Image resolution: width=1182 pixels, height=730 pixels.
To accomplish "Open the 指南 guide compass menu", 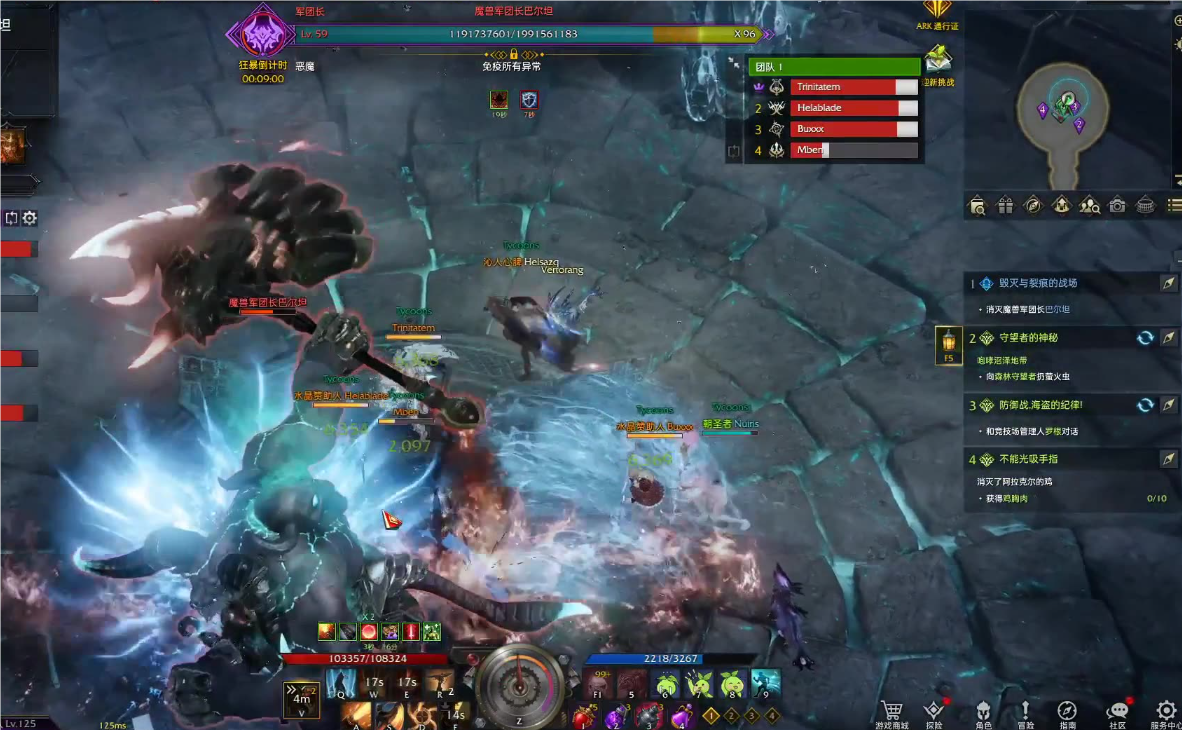I will (1067, 711).
